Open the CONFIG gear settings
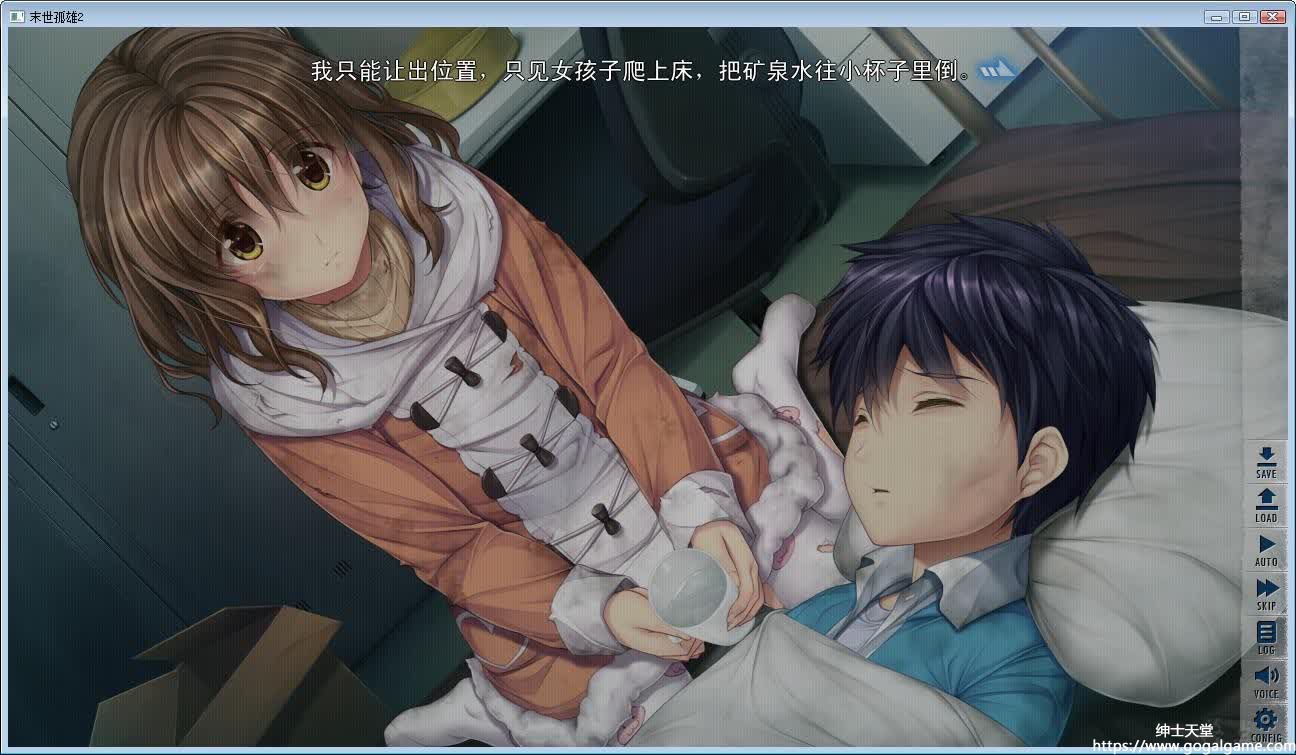The width and height of the screenshot is (1296, 755). 1266,722
